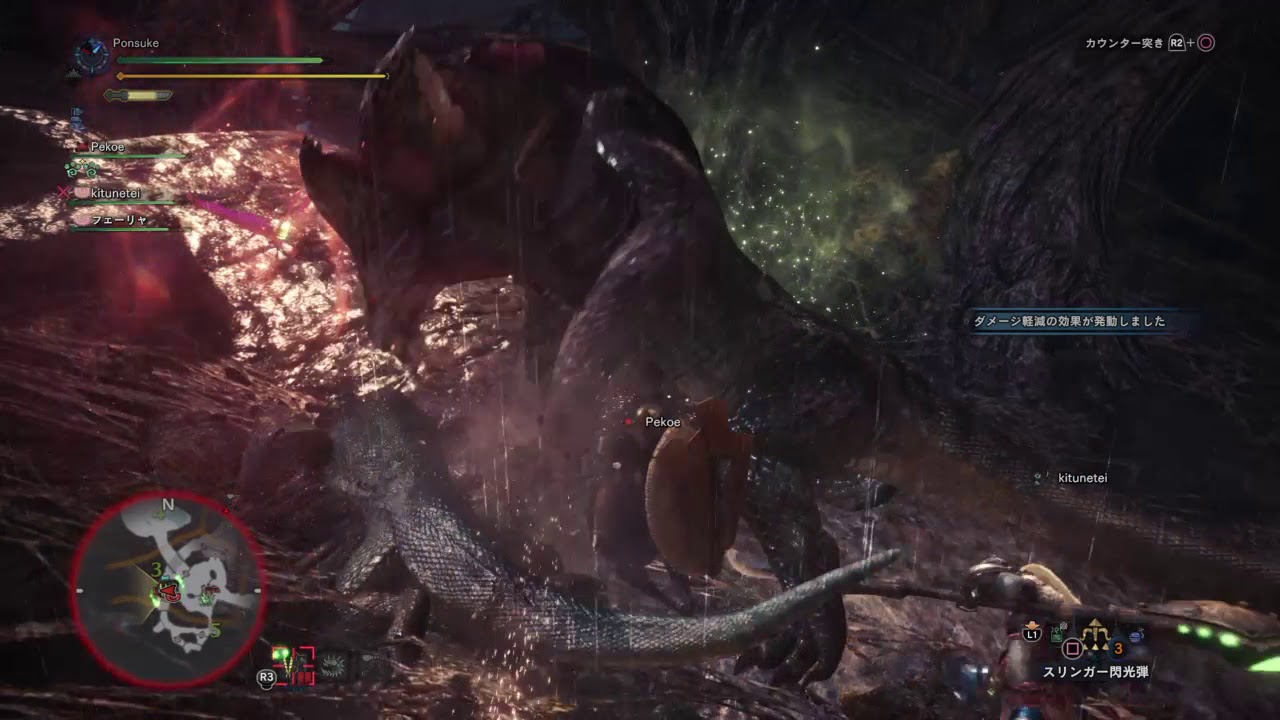1280x720 pixels.
Task: Open the circular minimap
Action: point(167,588)
